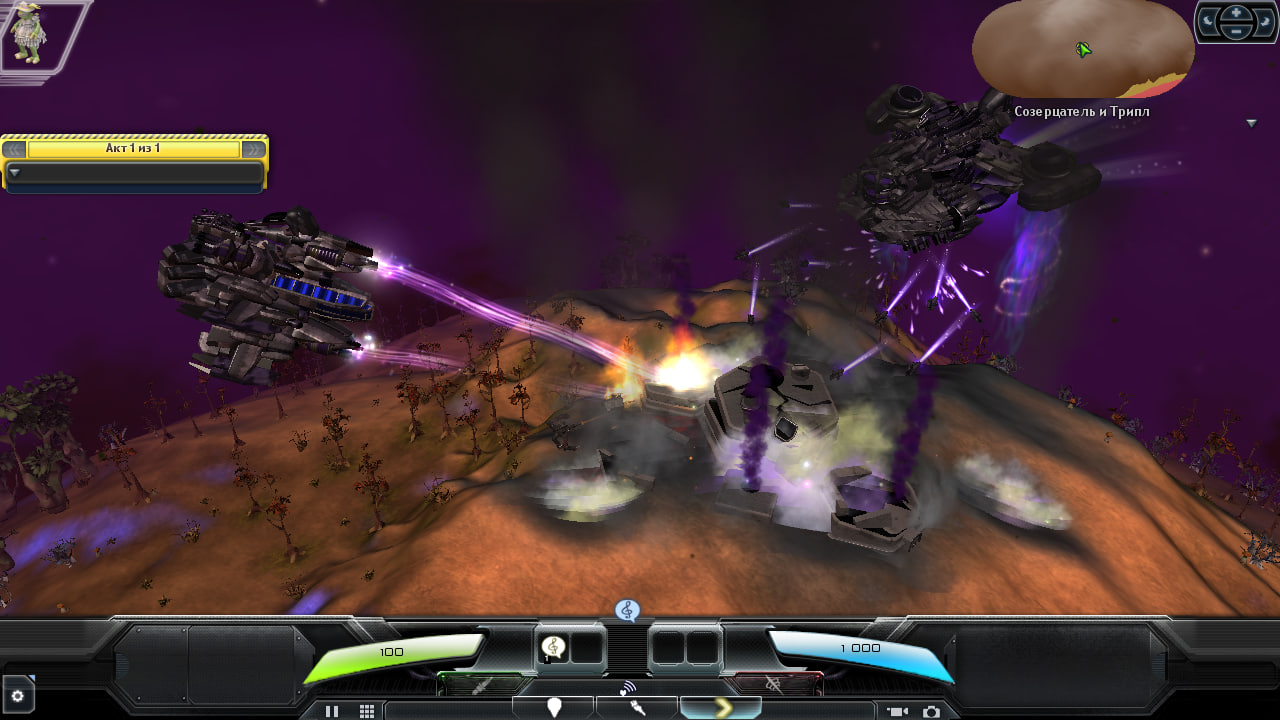This screenshot has height=720, width=1280.
Task: Select the treble clef ability slot
Action: coord(553,648)
